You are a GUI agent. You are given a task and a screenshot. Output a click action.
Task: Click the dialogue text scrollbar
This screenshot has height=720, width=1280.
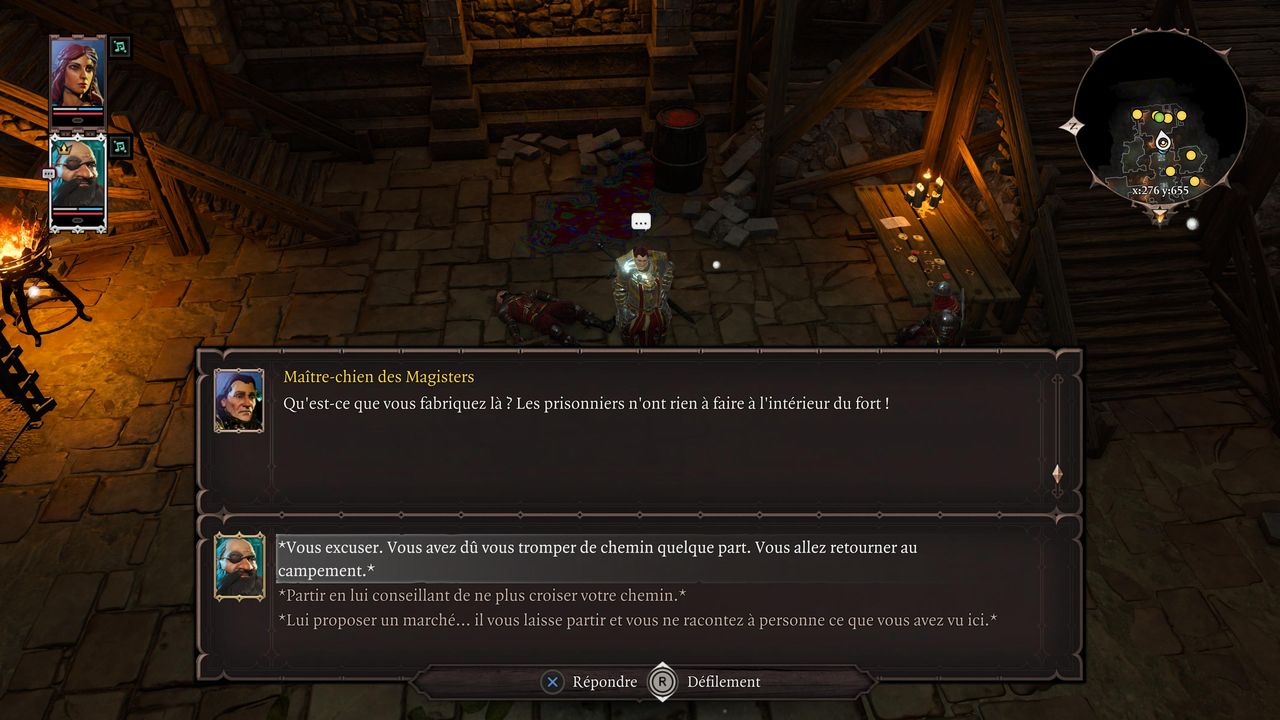click(1057, 435)
